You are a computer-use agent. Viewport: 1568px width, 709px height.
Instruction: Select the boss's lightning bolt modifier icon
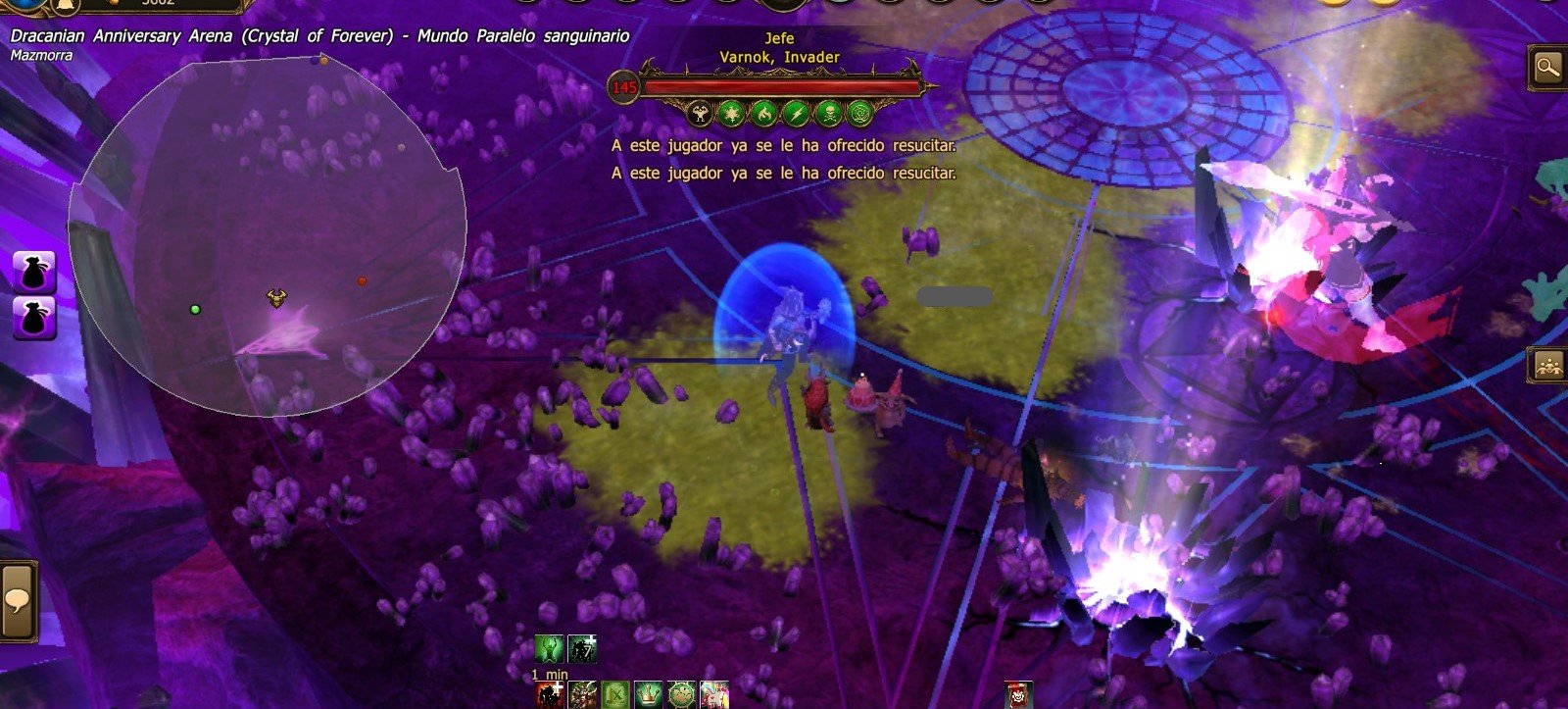click(796, 114)
